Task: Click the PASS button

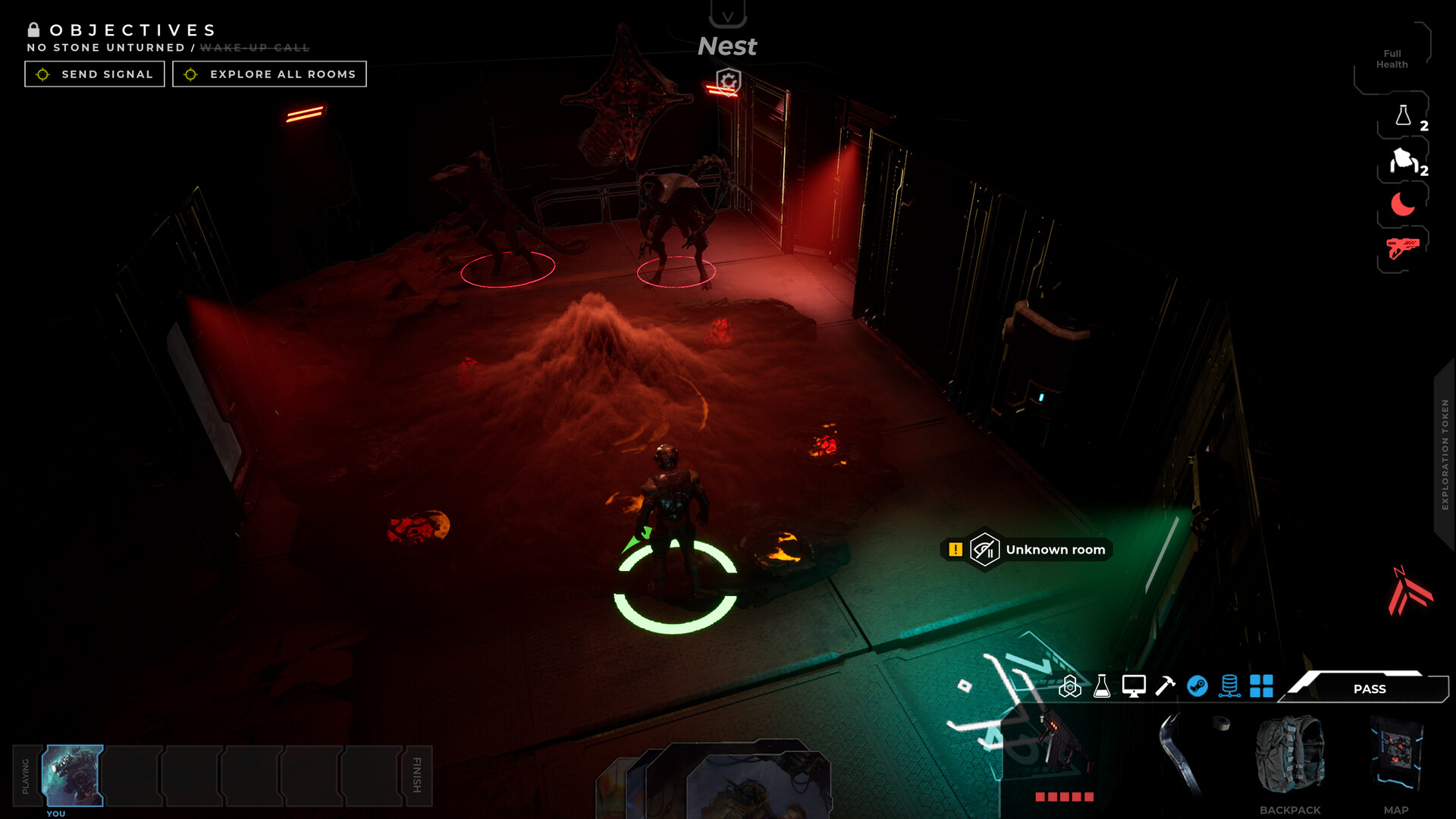Action: 1370,689
